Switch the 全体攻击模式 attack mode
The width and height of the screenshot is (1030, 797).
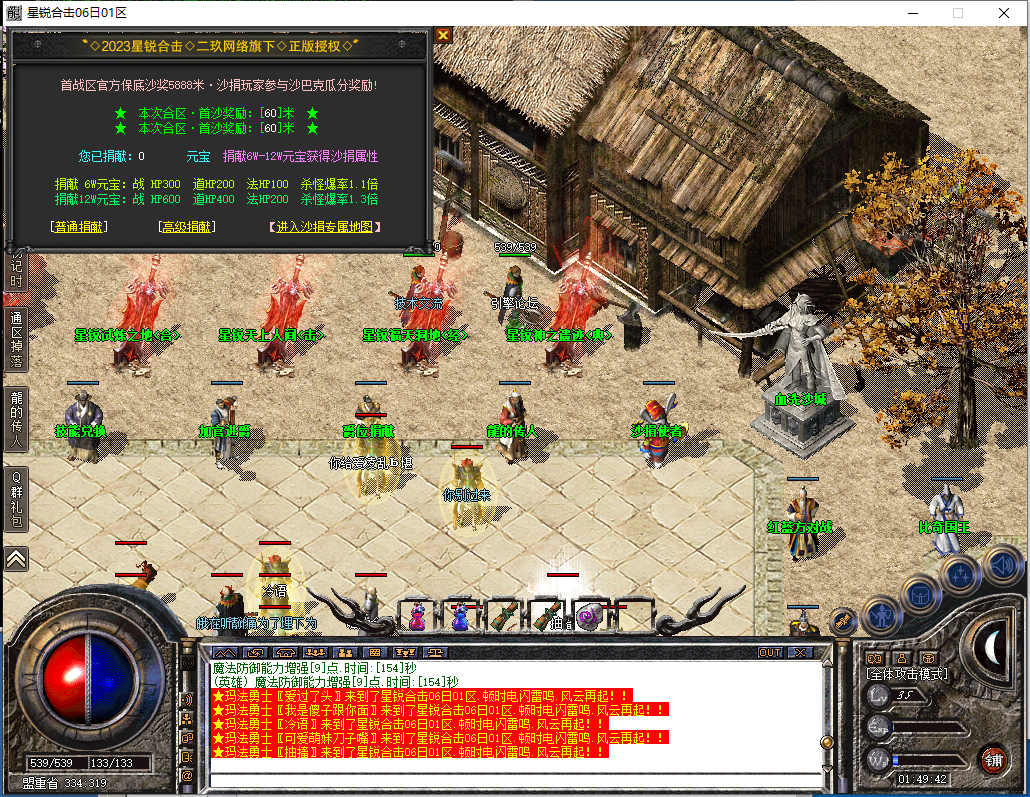click(906, 674)
